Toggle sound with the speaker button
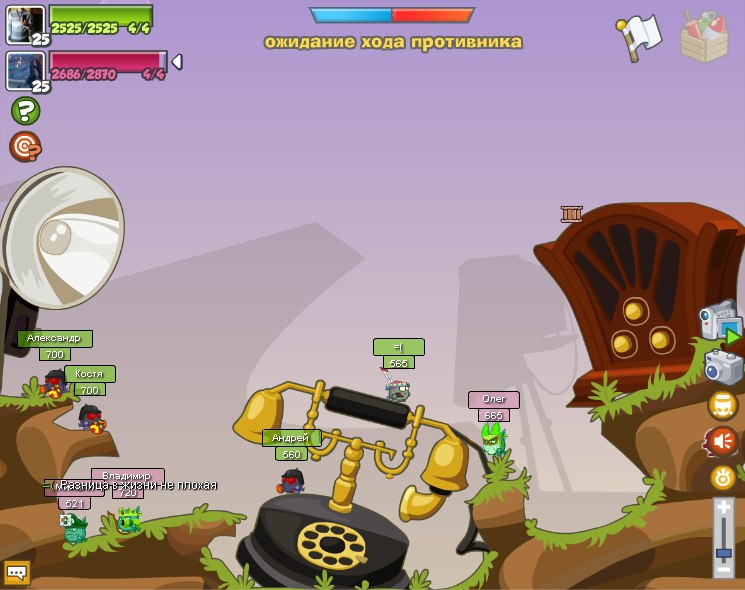Screen dimensions: 745x590 (723, 440)
